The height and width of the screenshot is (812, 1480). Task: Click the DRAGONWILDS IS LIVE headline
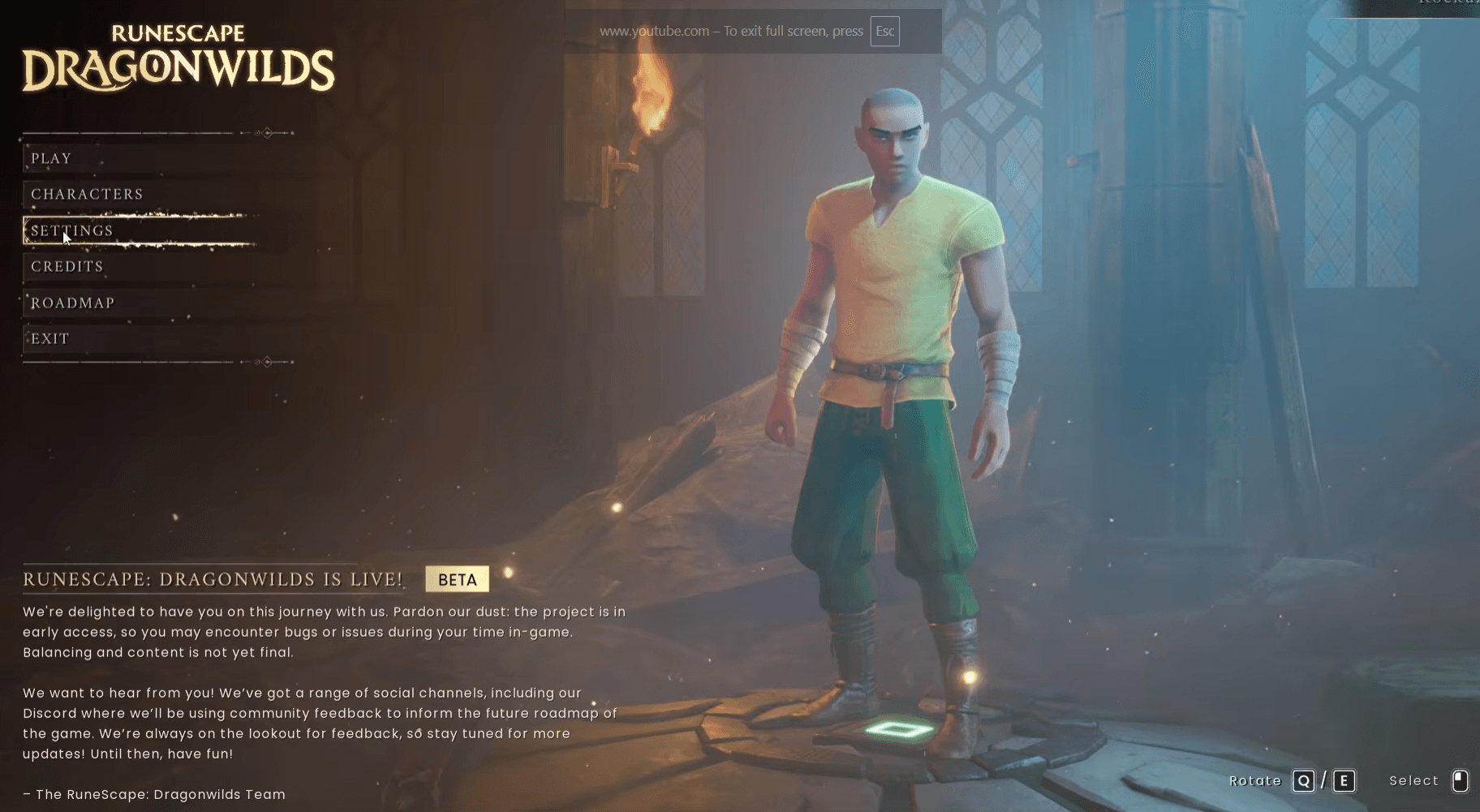(x=213, y=578)
